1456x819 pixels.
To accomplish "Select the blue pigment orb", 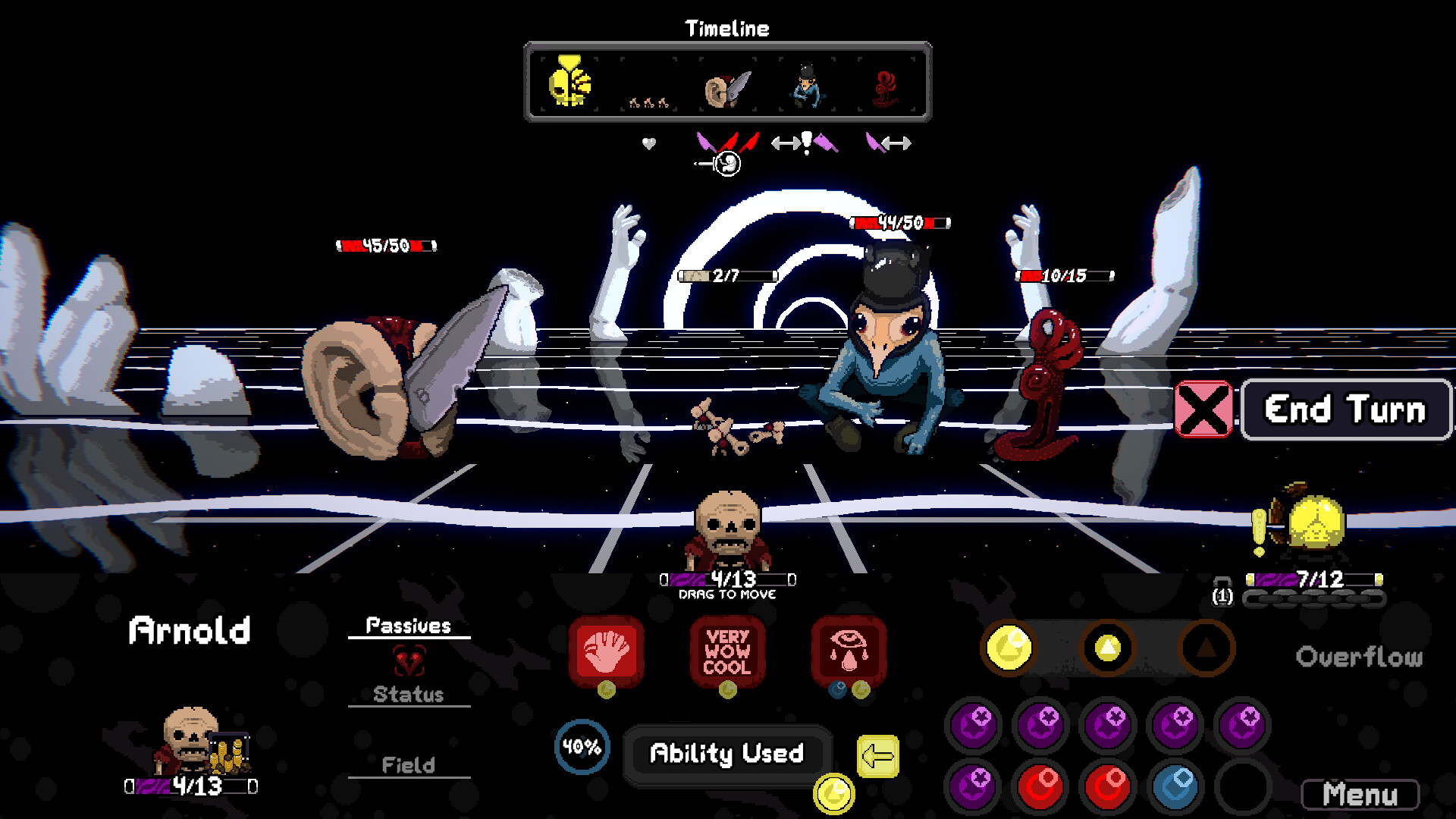I will click(x=1174, y=786).
